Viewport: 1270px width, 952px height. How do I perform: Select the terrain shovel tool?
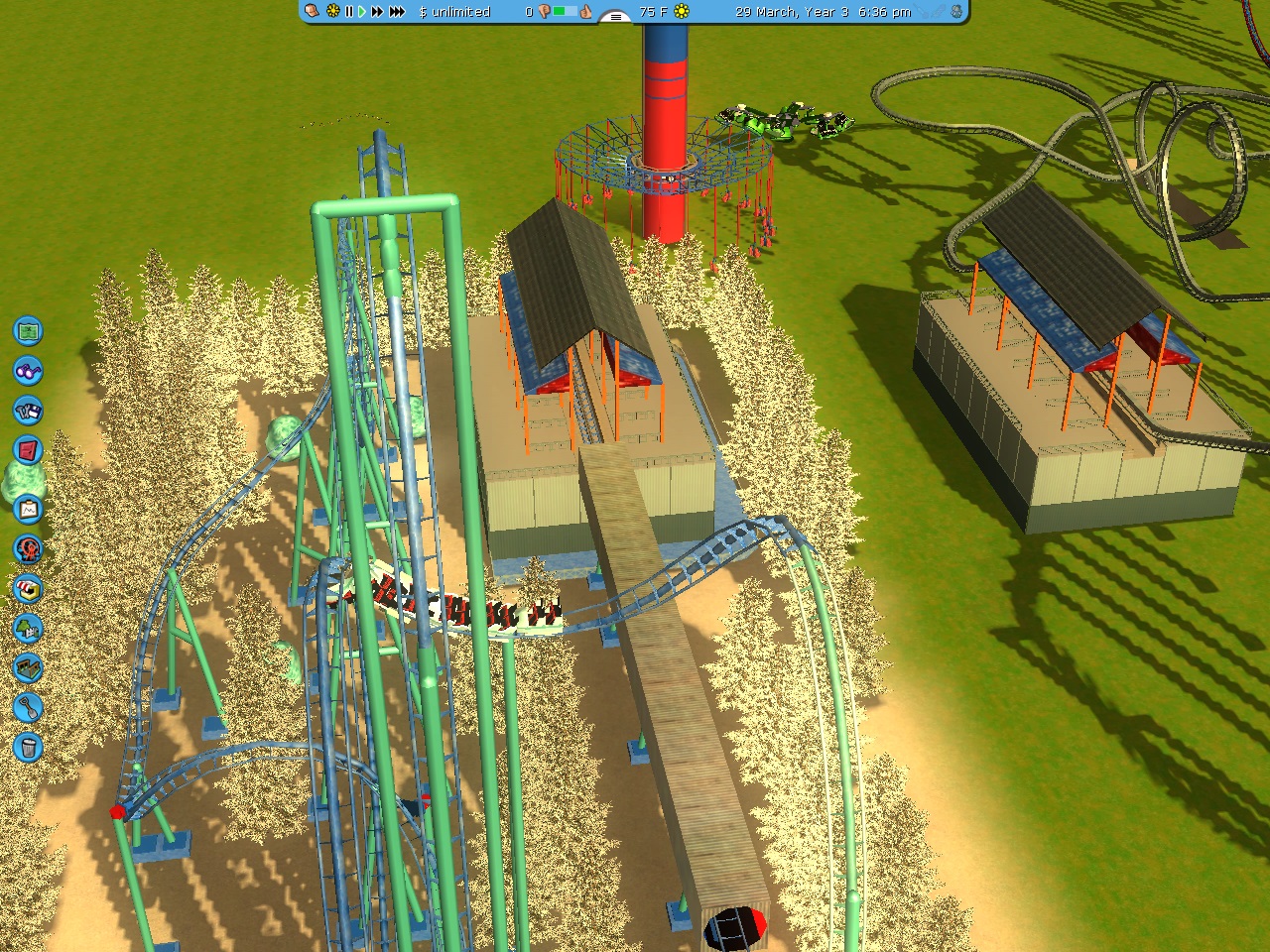(29, 707)
